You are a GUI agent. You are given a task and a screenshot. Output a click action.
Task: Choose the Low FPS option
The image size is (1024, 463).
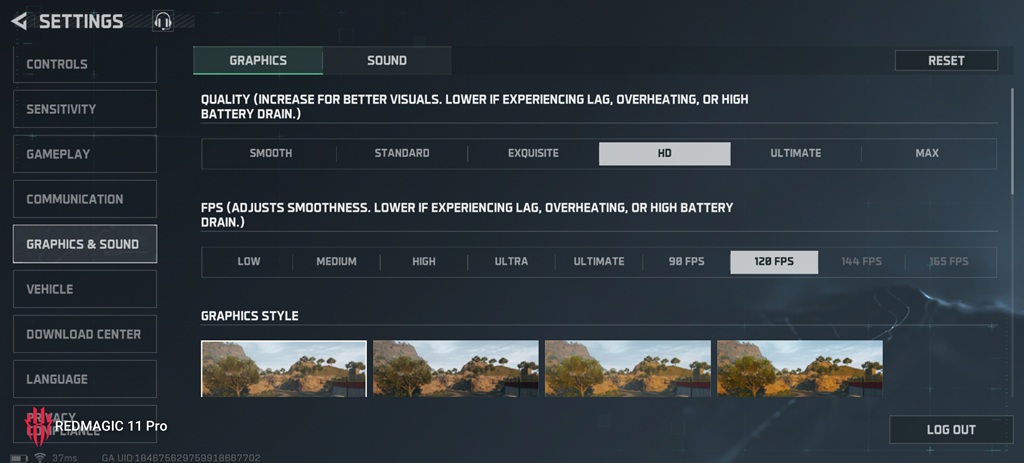(249, 262)
